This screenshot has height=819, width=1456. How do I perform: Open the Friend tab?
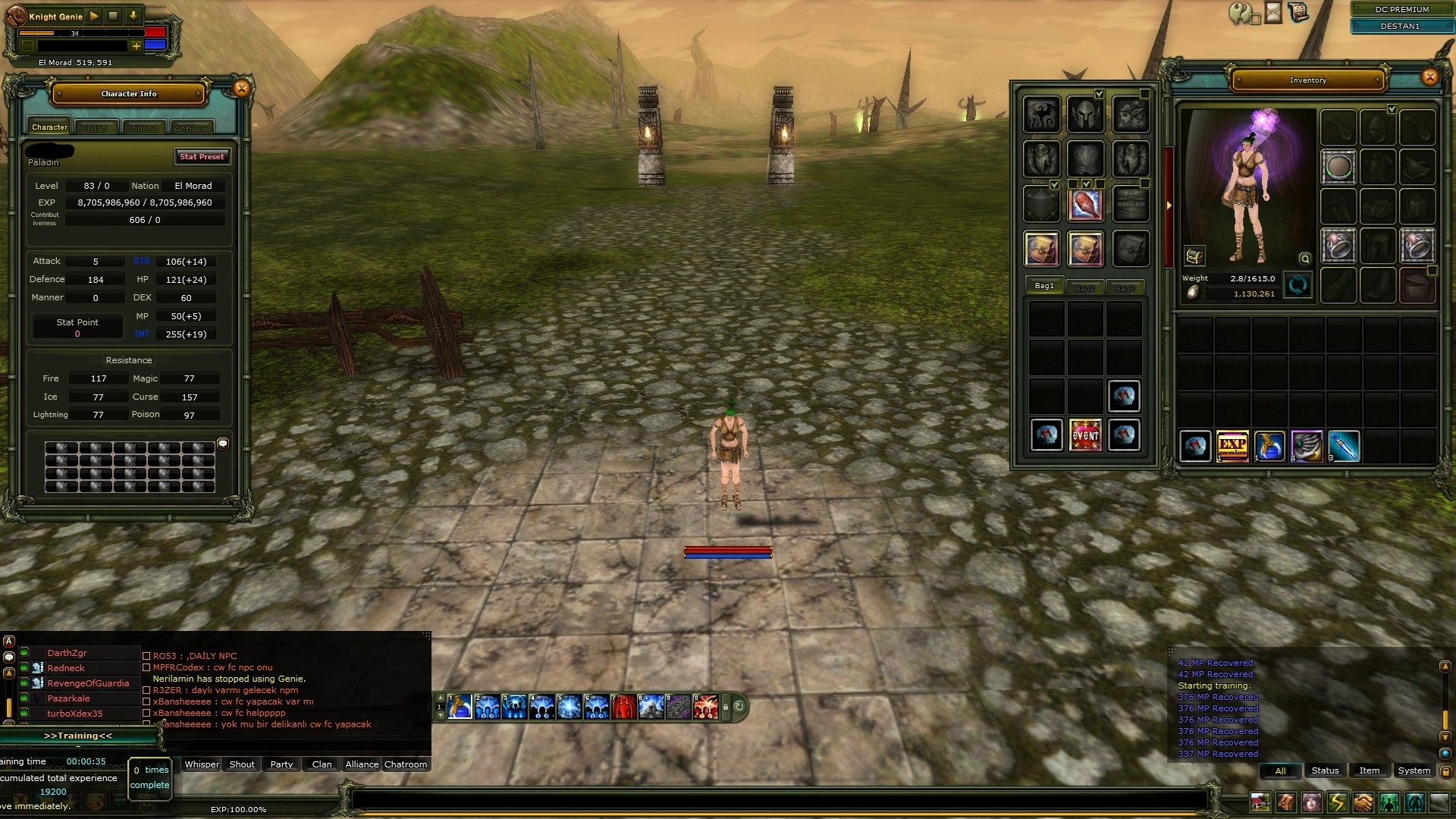tap(145, 128)
